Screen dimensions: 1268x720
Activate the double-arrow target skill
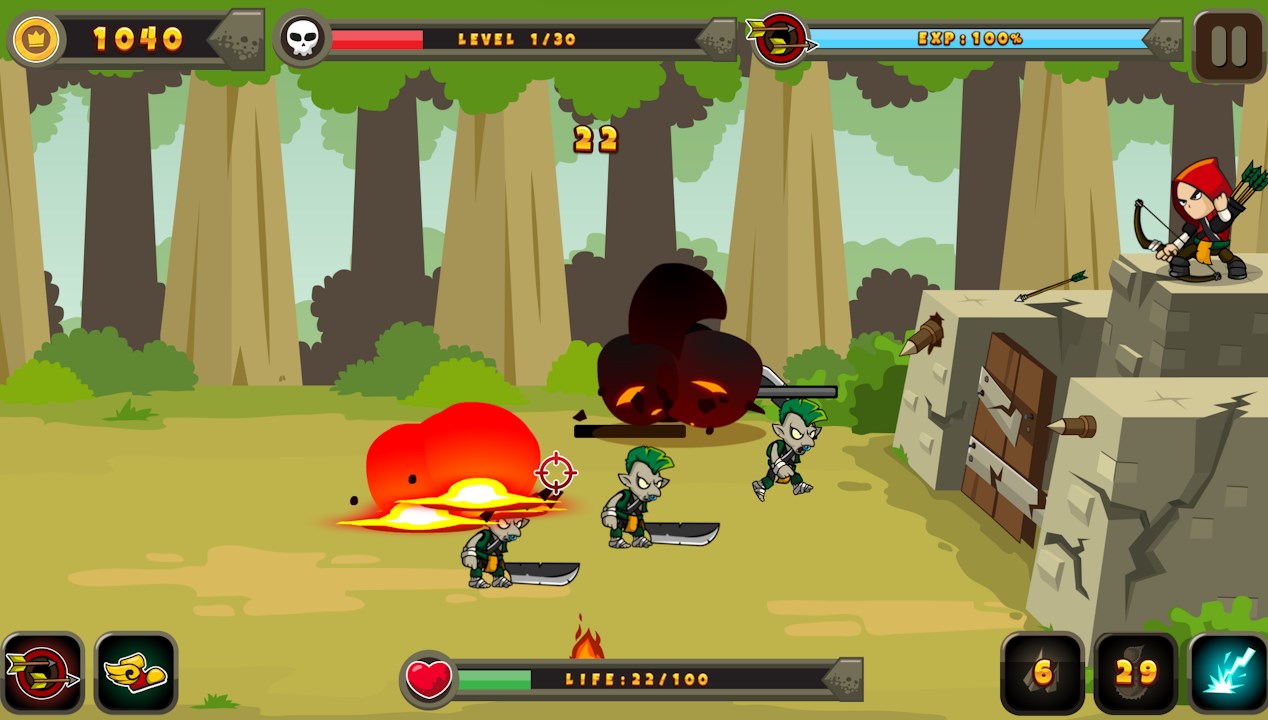(43, 673)
